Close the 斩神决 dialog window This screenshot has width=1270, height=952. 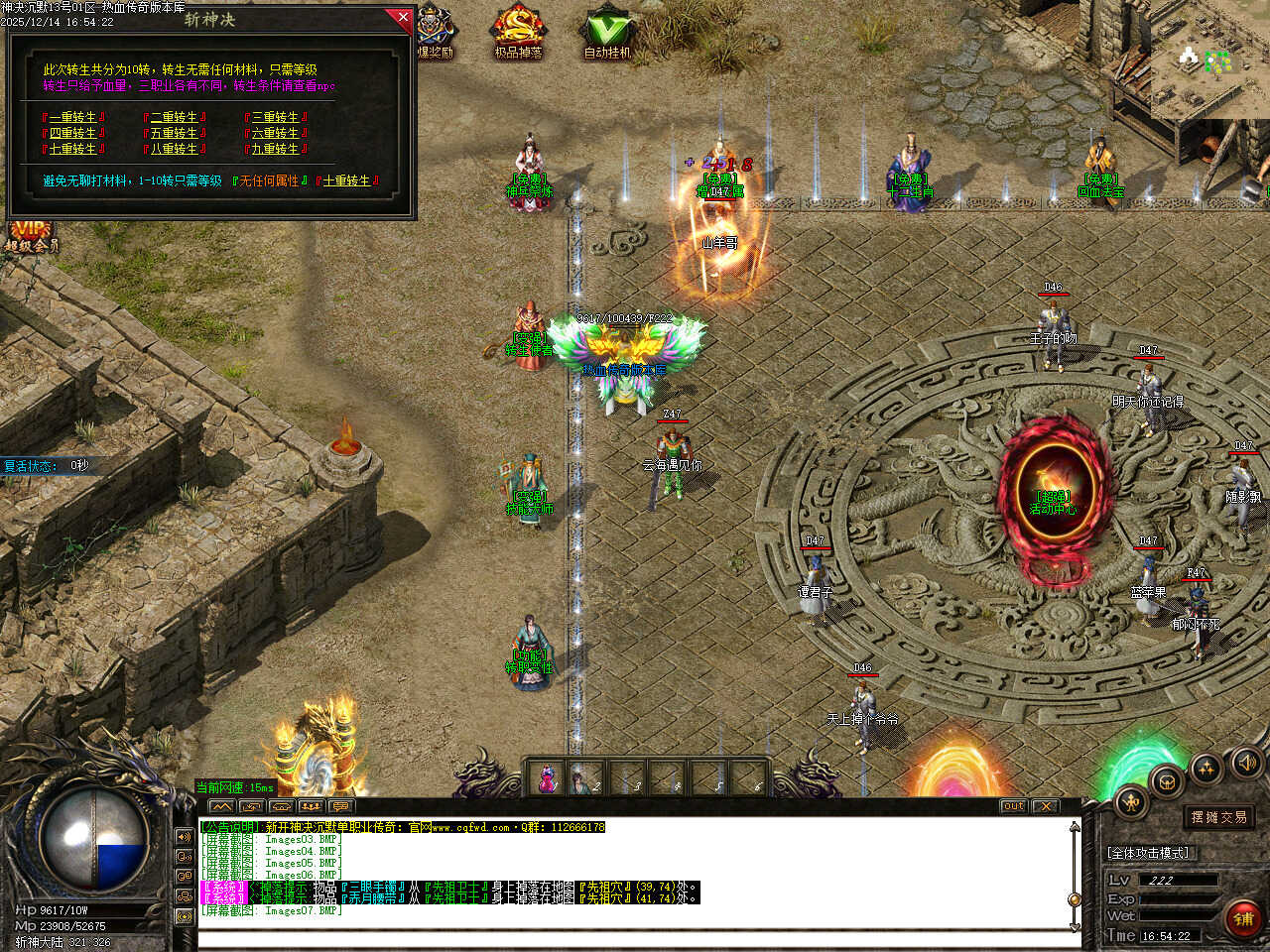point(403,17)
